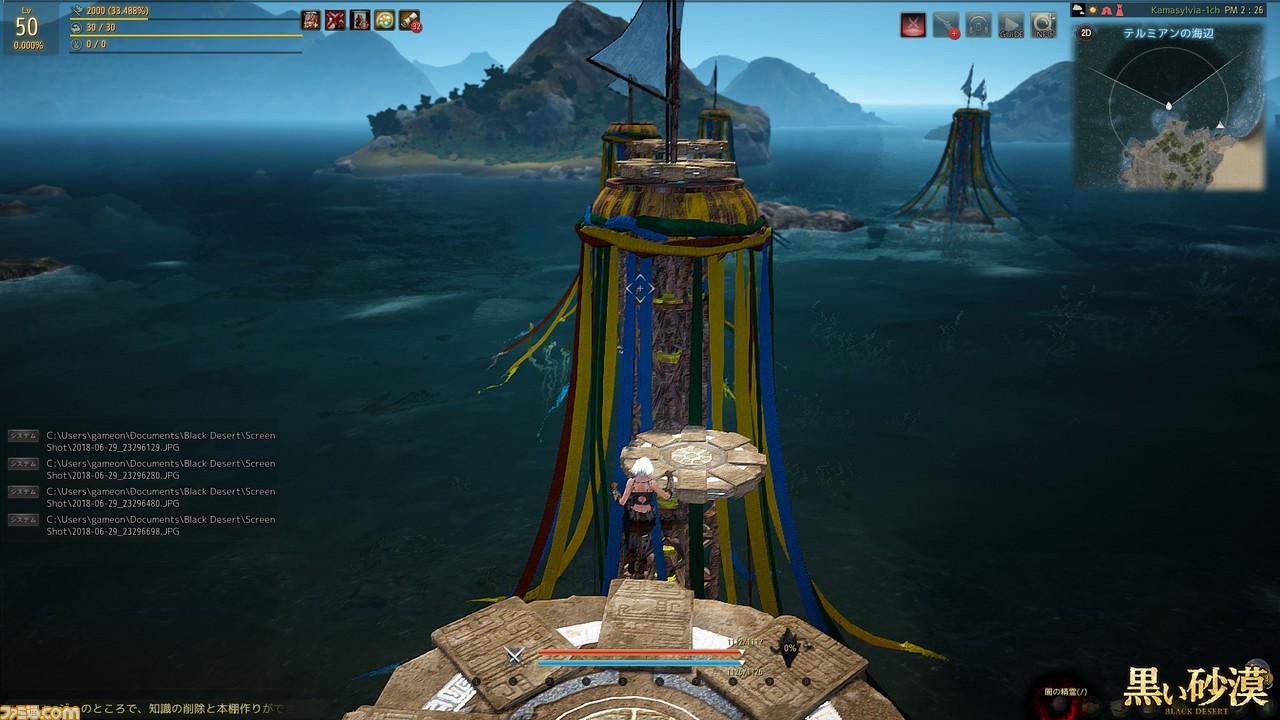Screen dimensions: 1280x720
Task: Select the green palette buff icon
Action: point(385,20)
